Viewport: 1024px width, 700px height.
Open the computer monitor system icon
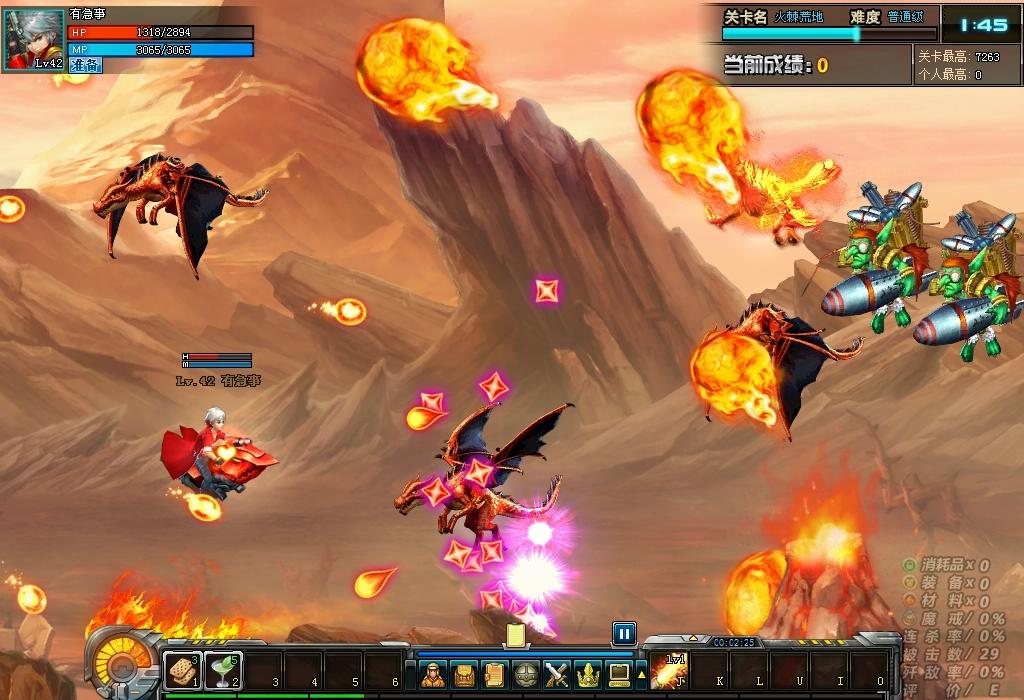coord(619,675)
